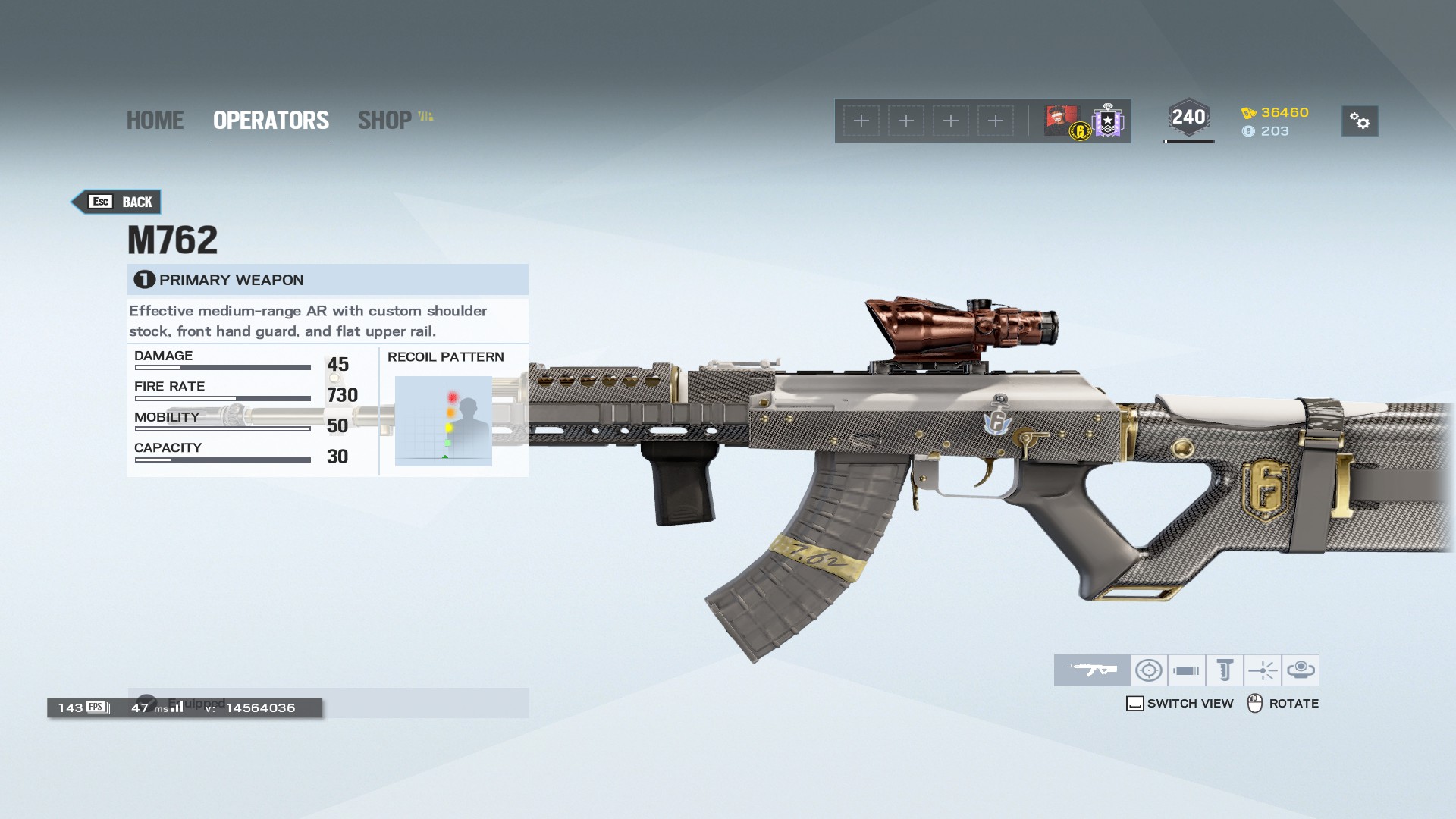Expand the first empty squad slot
Image resolution: width=1456 pixels, height=819 pixels.
point(861,121)
